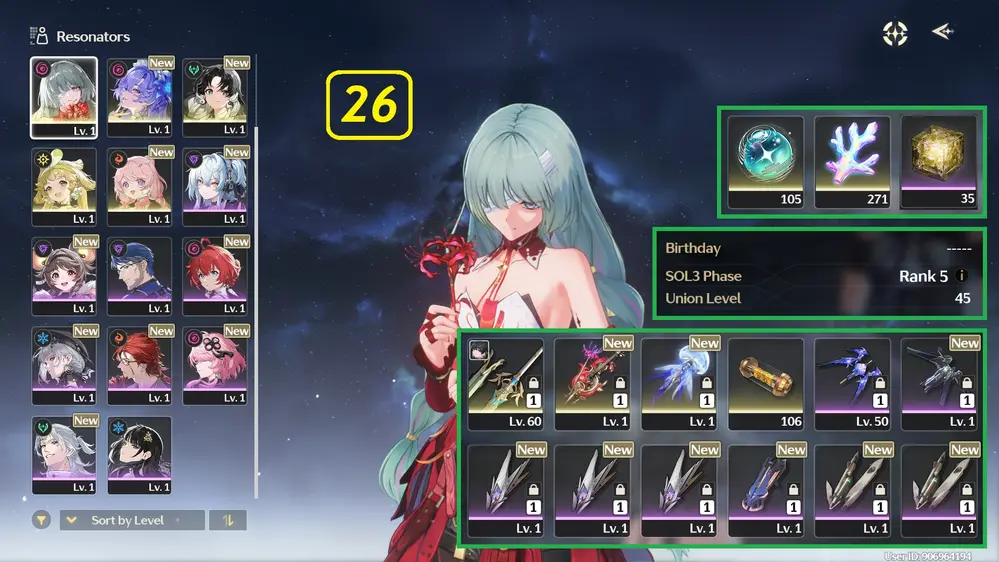Select the blonde resonator with yellow hat
999x562 pixels.
point(64,187)
